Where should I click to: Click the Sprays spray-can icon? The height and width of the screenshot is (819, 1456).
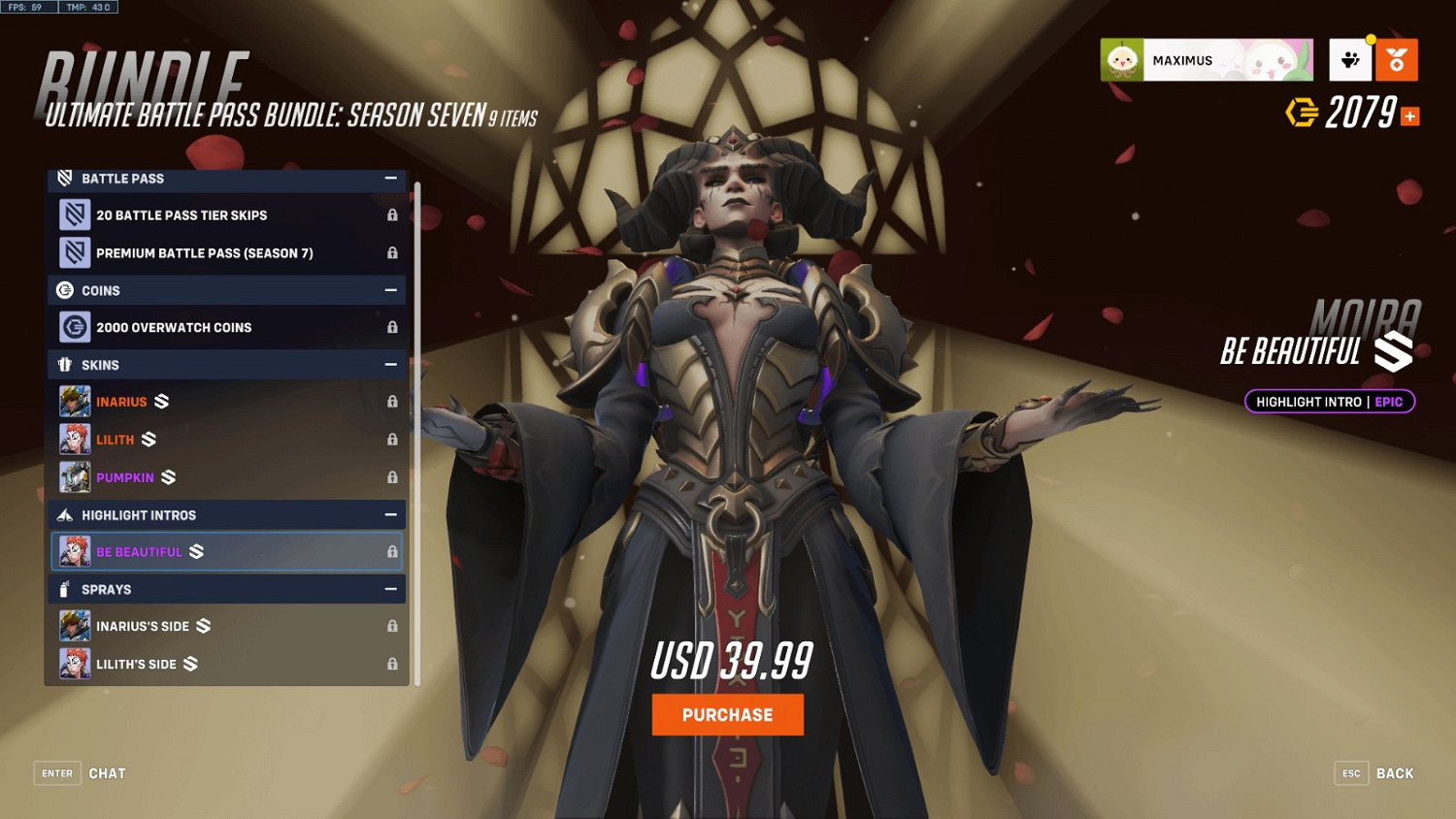pos(66,589)
